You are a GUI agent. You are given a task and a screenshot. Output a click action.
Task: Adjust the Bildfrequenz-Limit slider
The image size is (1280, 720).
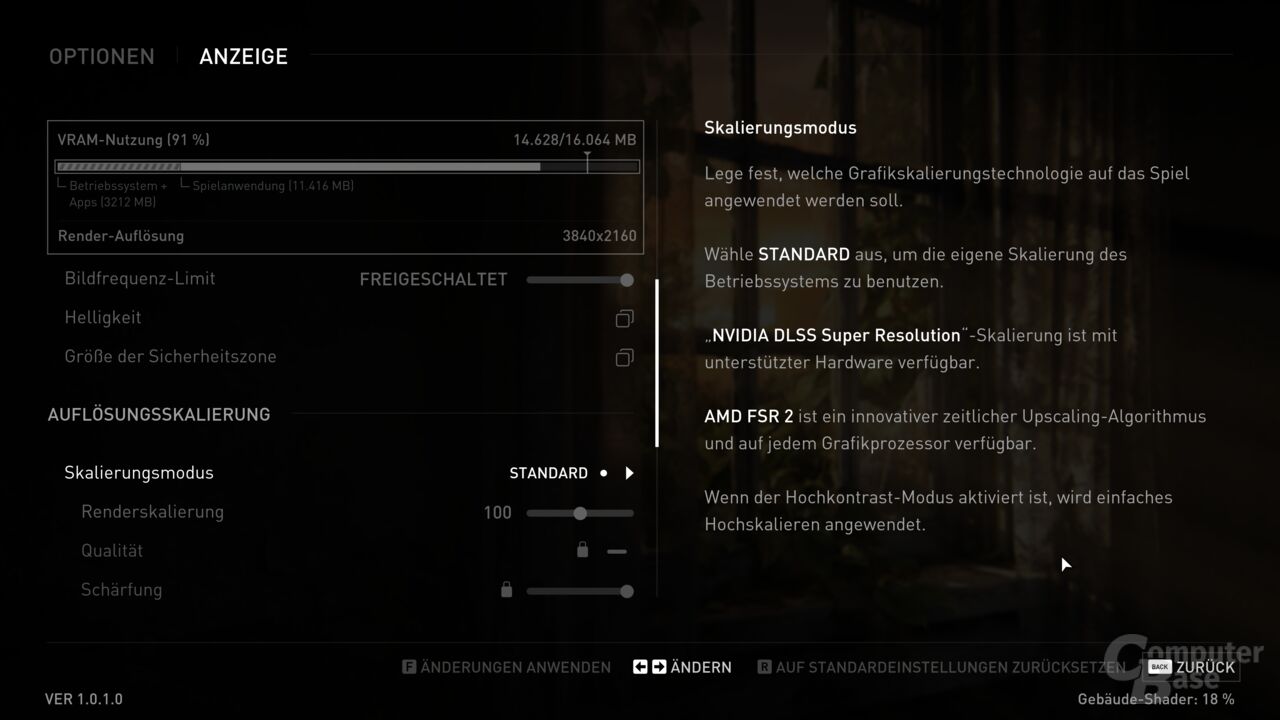[580, 280]
